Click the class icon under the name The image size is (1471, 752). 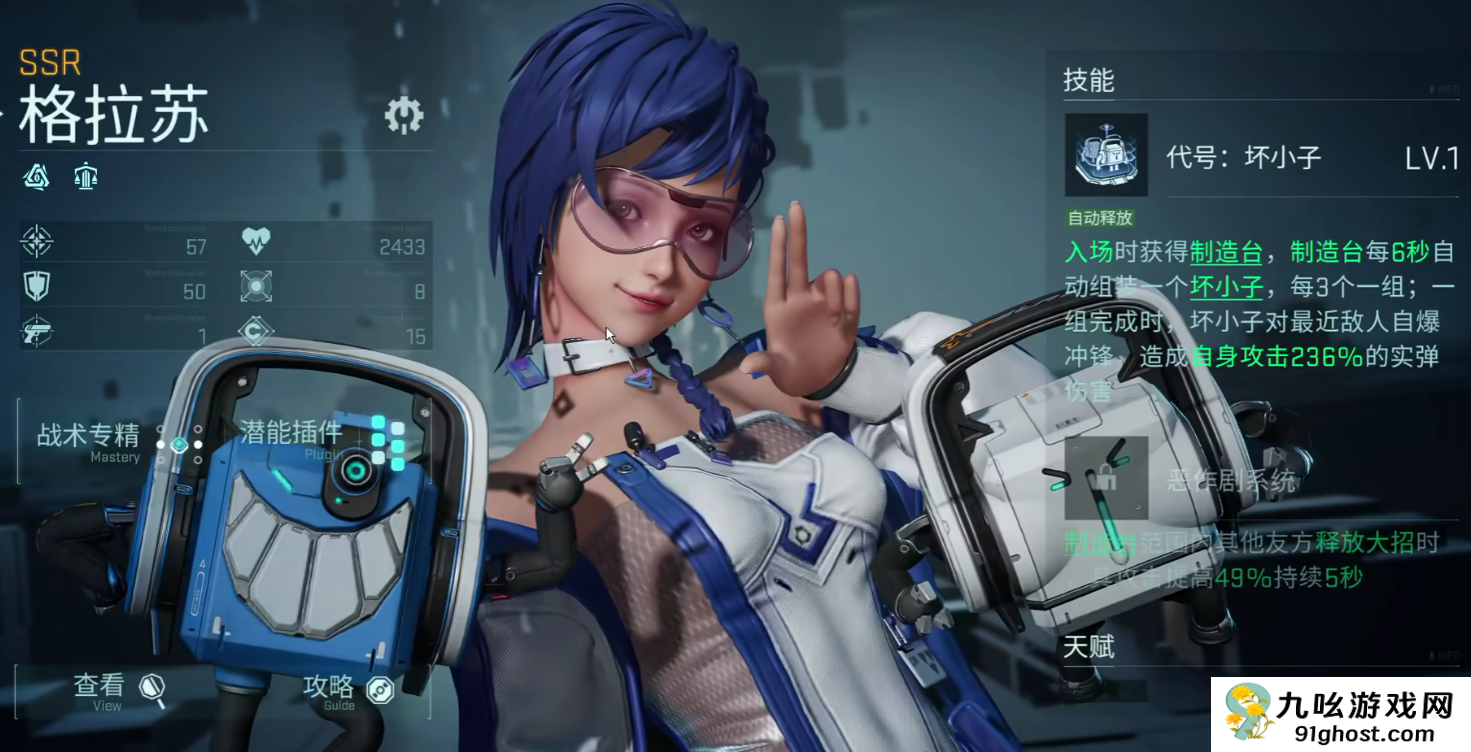coord(86,178)
